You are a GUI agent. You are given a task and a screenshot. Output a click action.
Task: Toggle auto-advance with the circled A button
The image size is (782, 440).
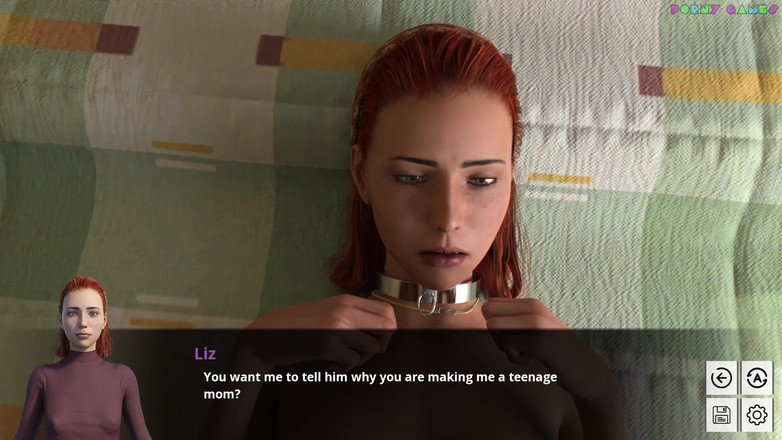[x=757, y=378]
